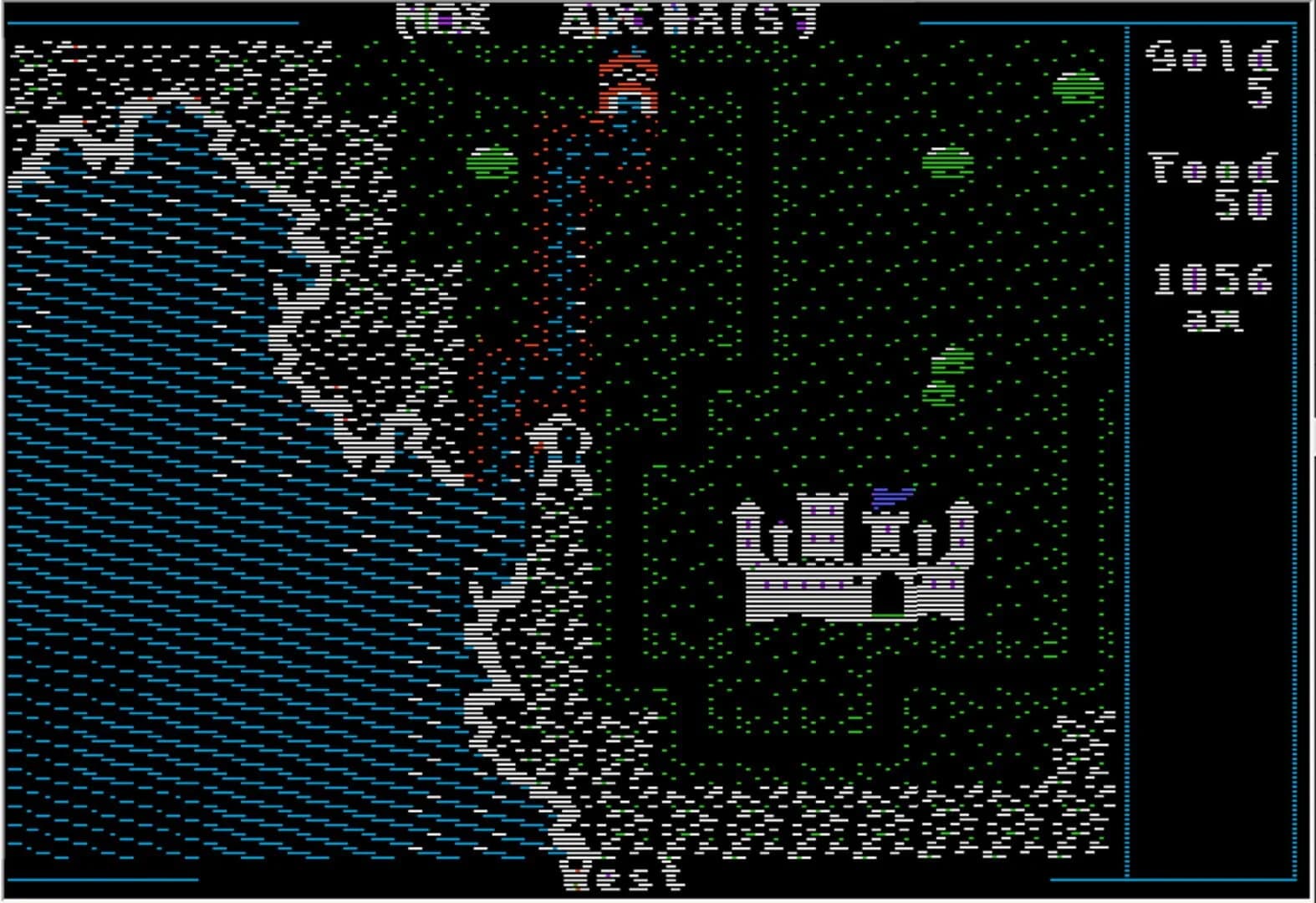Image resolution: width=1316 pixels, height=903 pixels.
Task: Click the green tree left of the ship
Action: (491, 163)
